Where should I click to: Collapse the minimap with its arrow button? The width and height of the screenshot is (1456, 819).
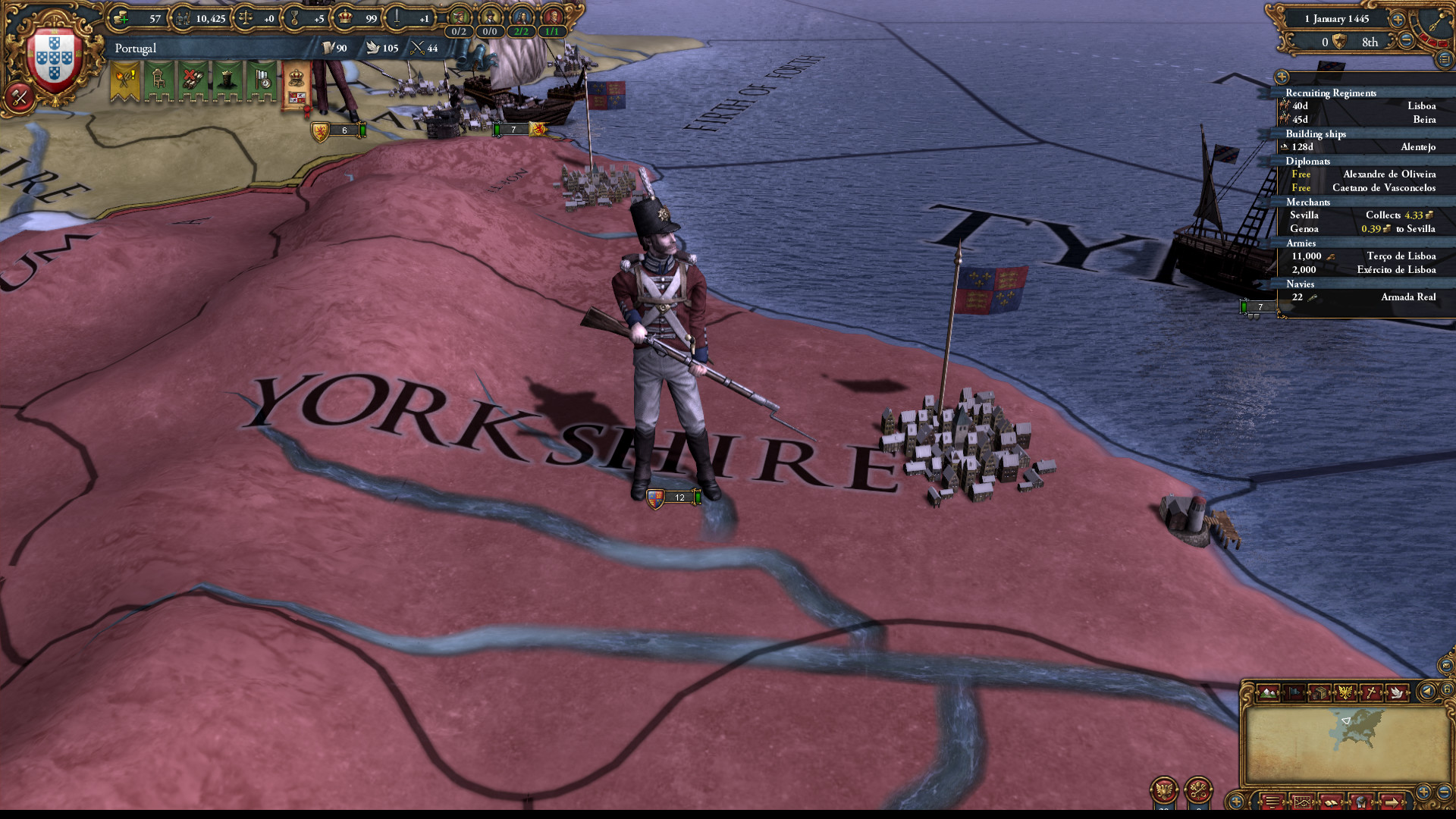[1426, 692]
